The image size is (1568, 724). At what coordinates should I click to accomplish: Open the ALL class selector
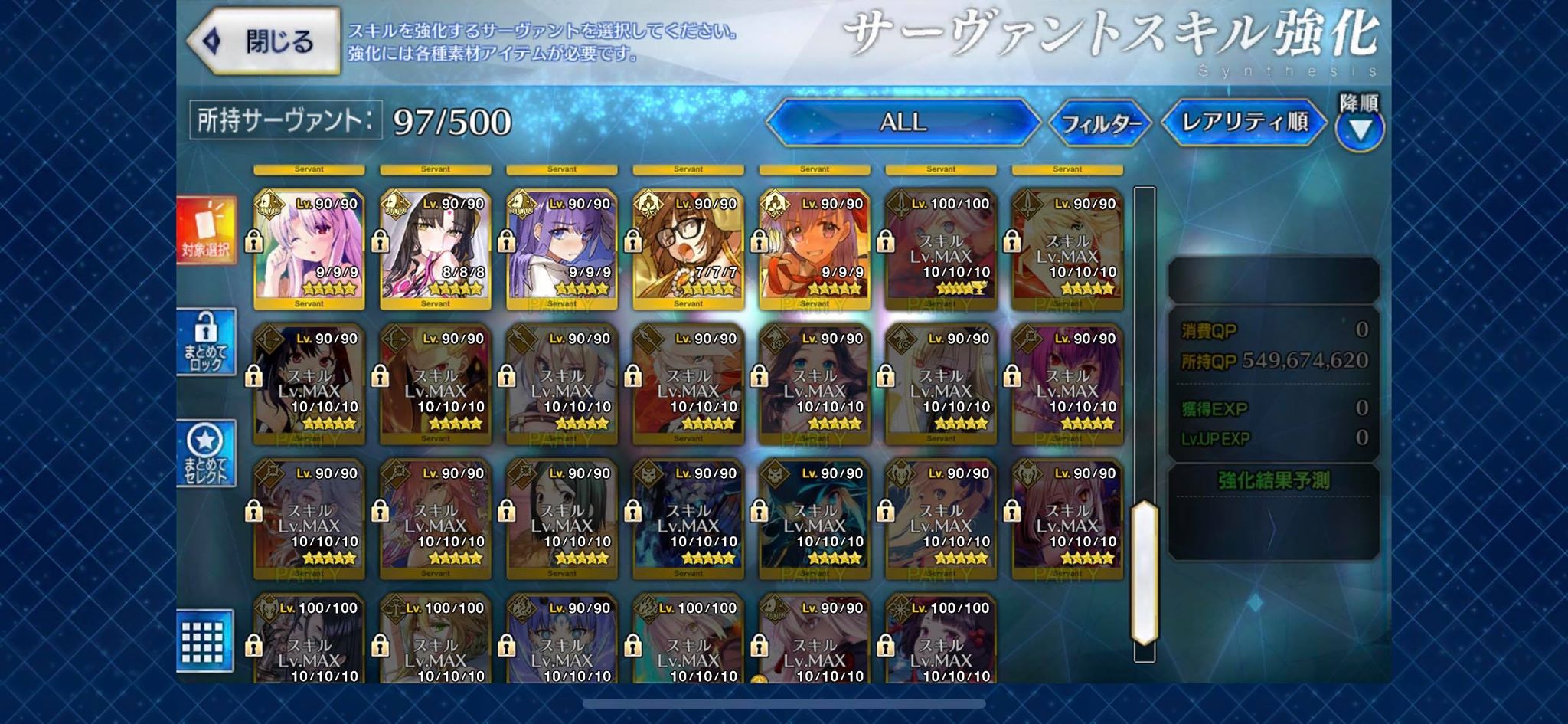tap(903, 123)
